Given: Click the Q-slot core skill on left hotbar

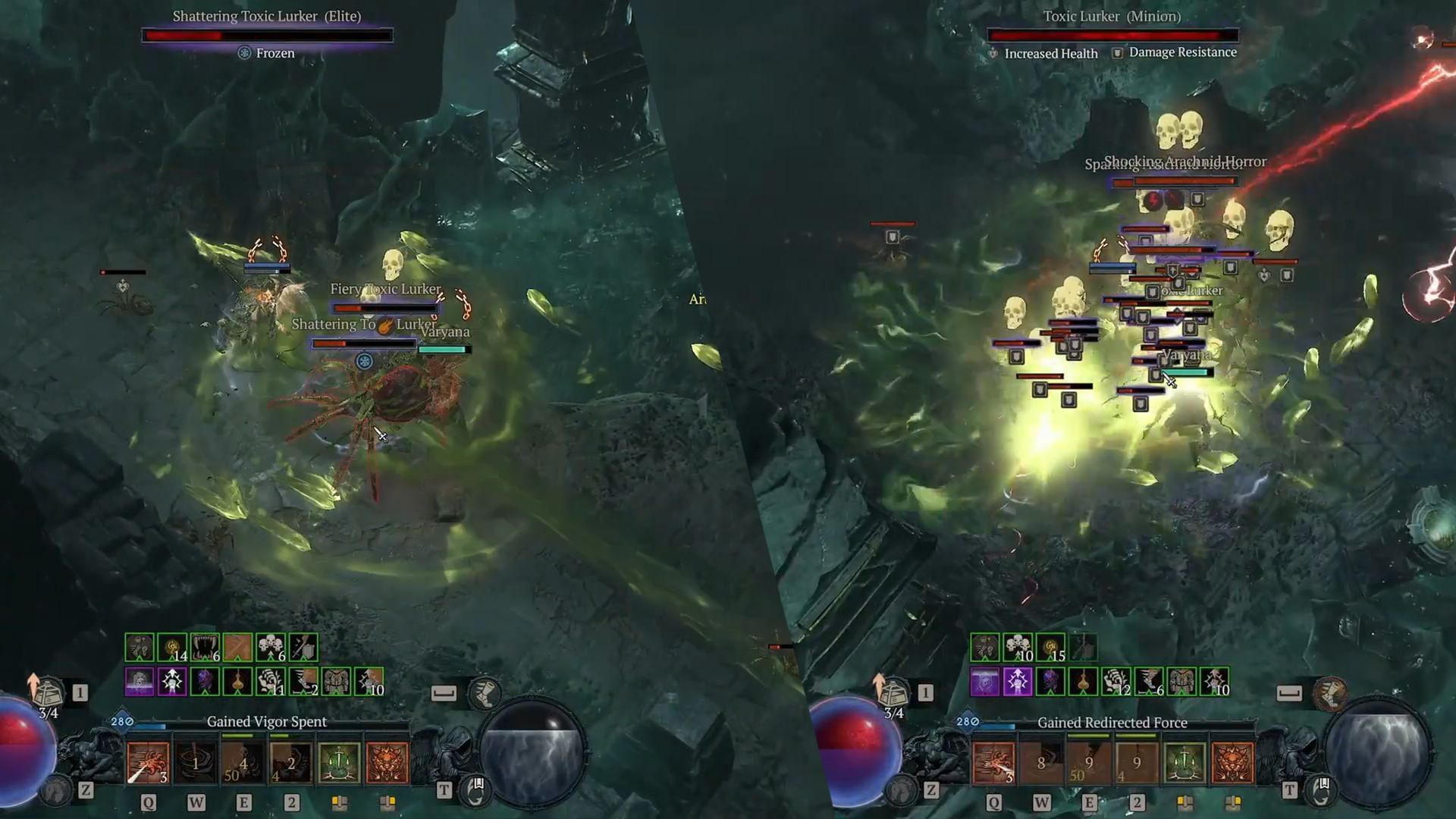Looking at the screenshot, I should 149,764.
